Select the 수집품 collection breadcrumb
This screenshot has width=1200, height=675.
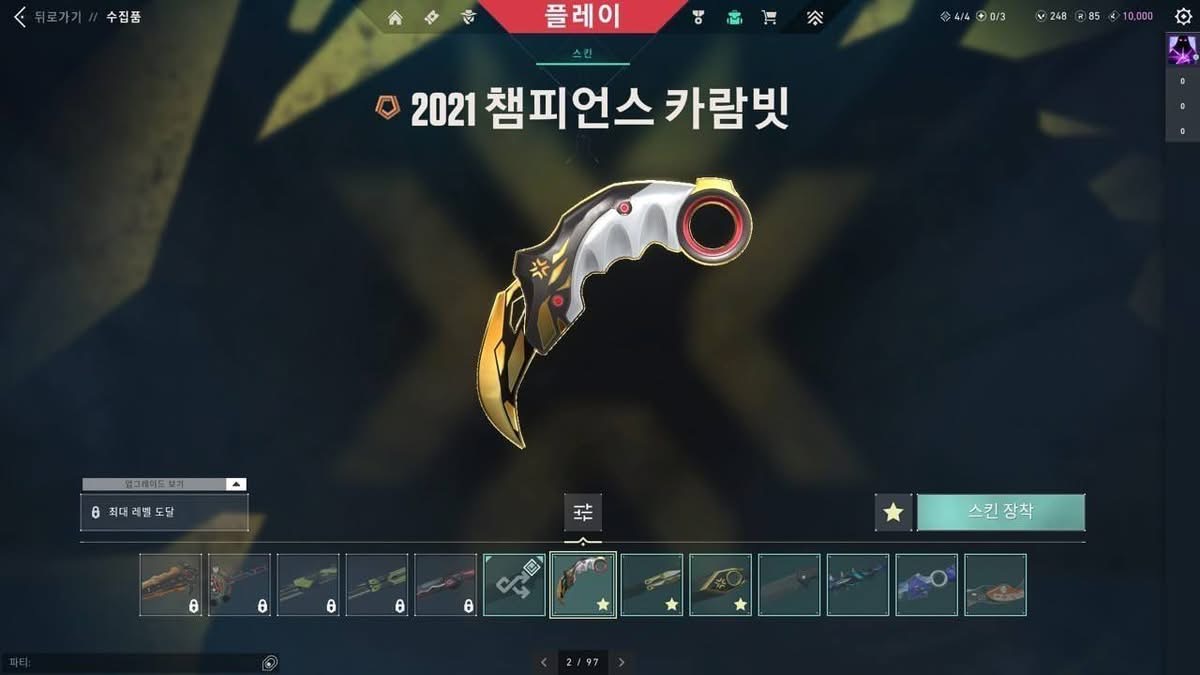pyautogui.click(x=123, y=17)
